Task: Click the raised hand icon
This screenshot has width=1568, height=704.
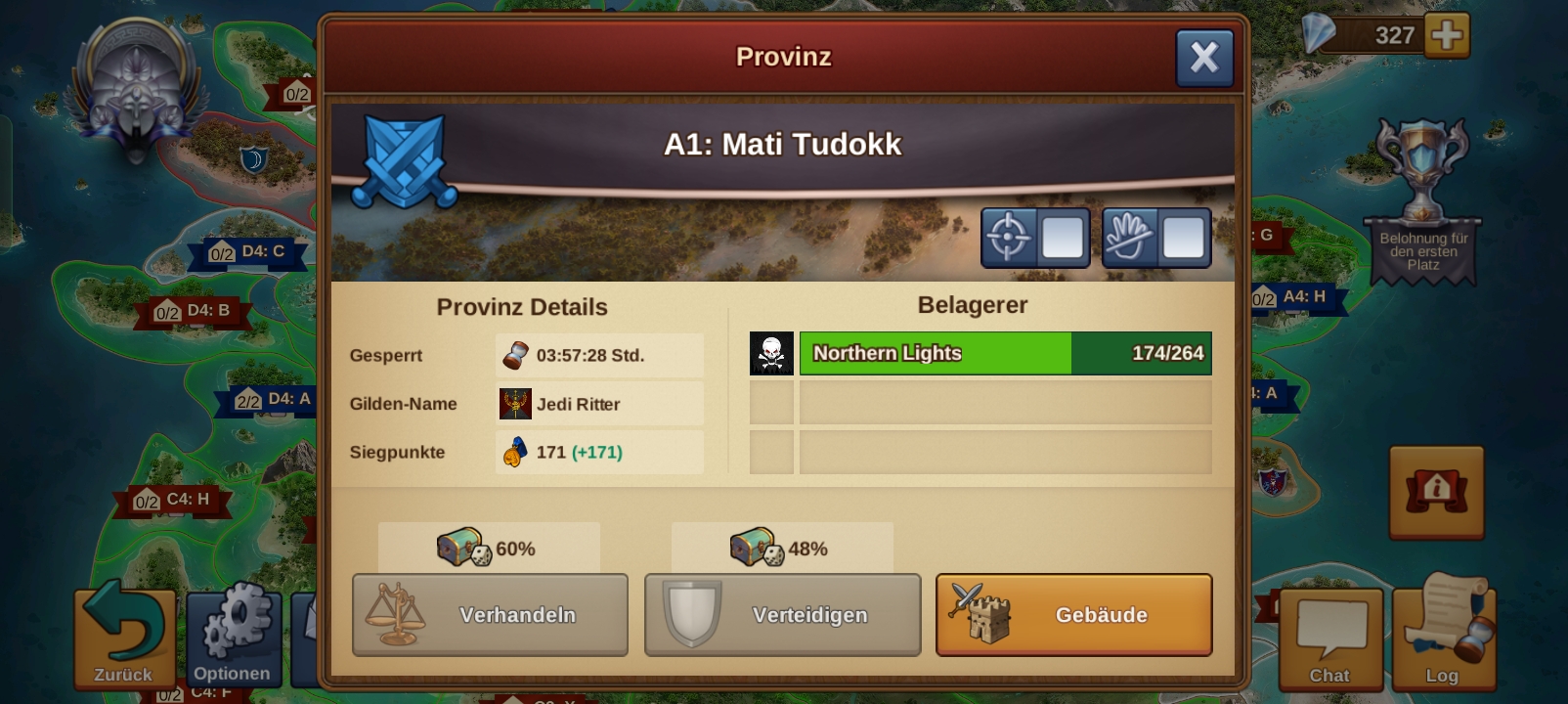Action: 1129,238
